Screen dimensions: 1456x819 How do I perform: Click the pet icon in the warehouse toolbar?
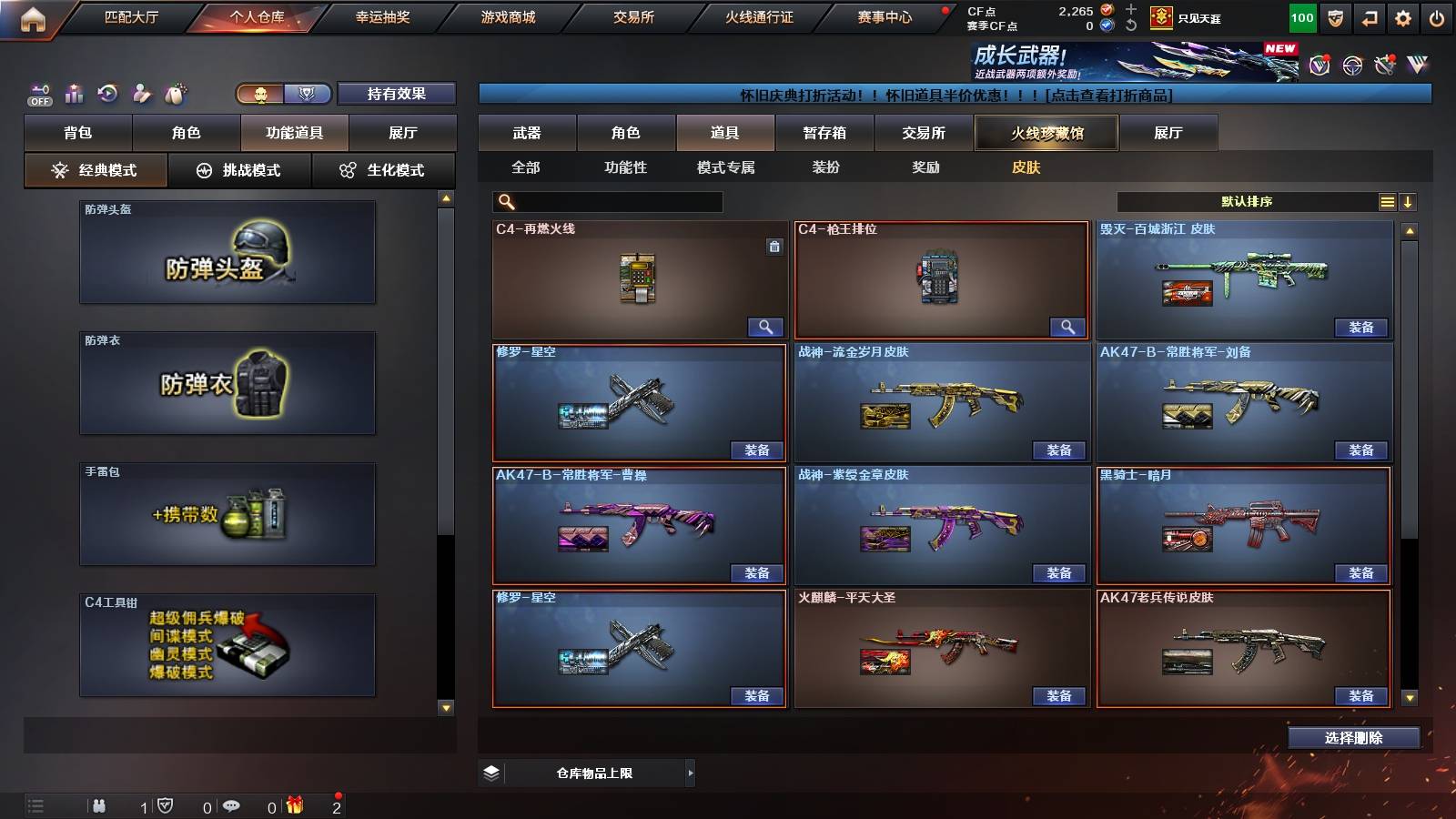tap(173, 92)
